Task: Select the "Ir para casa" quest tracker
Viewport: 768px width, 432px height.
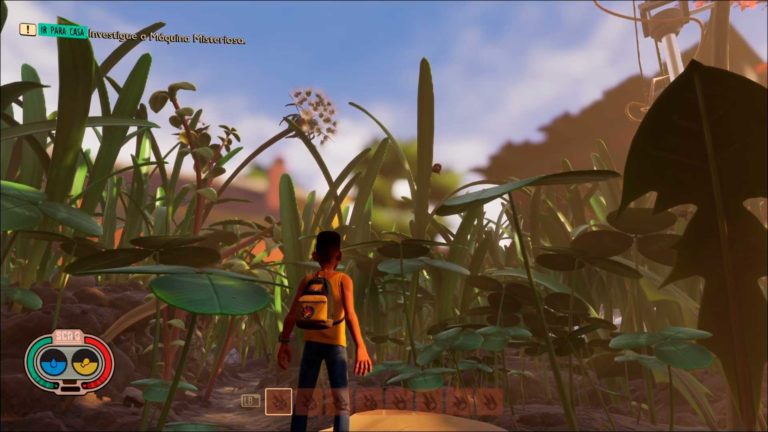Action: click(x=62, y=31)
